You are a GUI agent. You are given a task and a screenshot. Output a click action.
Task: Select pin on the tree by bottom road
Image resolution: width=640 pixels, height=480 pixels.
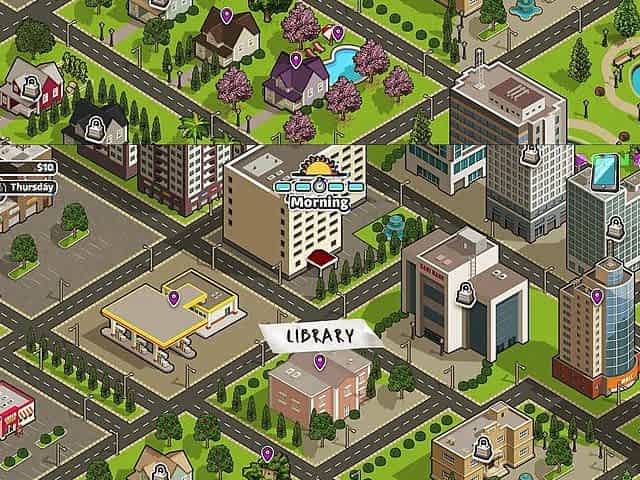coord(268,454)
